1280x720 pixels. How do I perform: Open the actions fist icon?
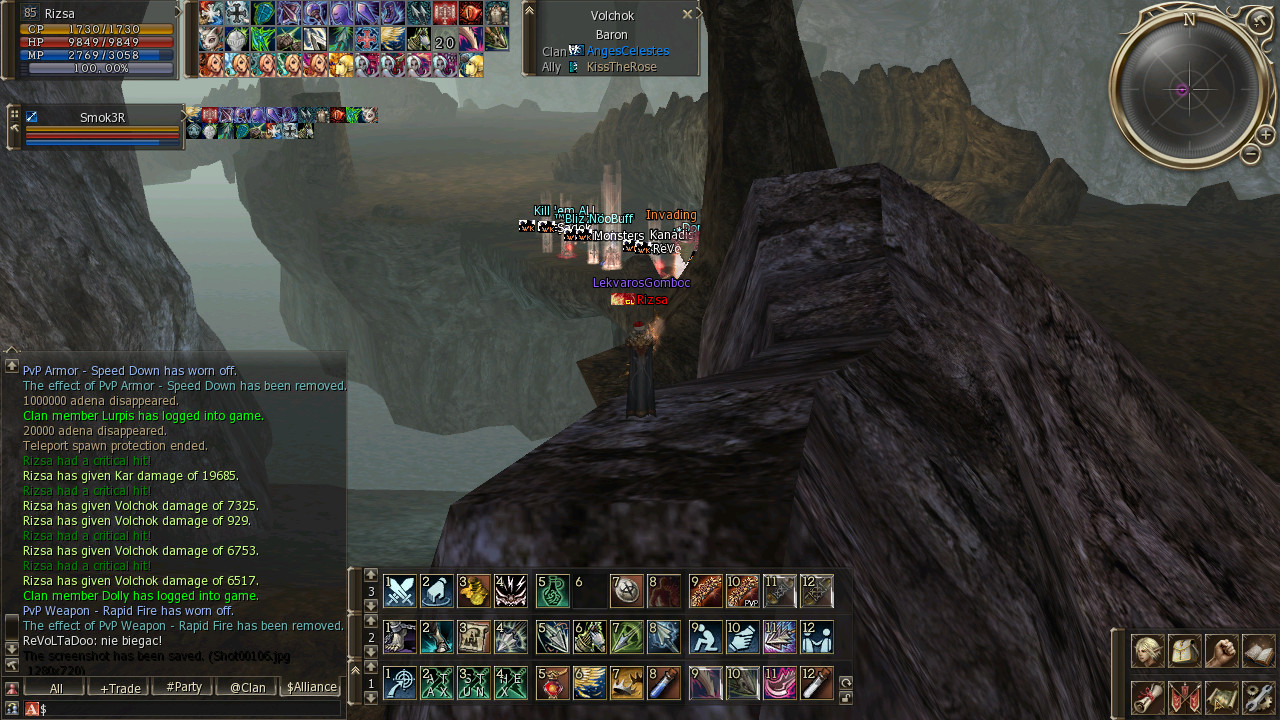point(1221,651)
